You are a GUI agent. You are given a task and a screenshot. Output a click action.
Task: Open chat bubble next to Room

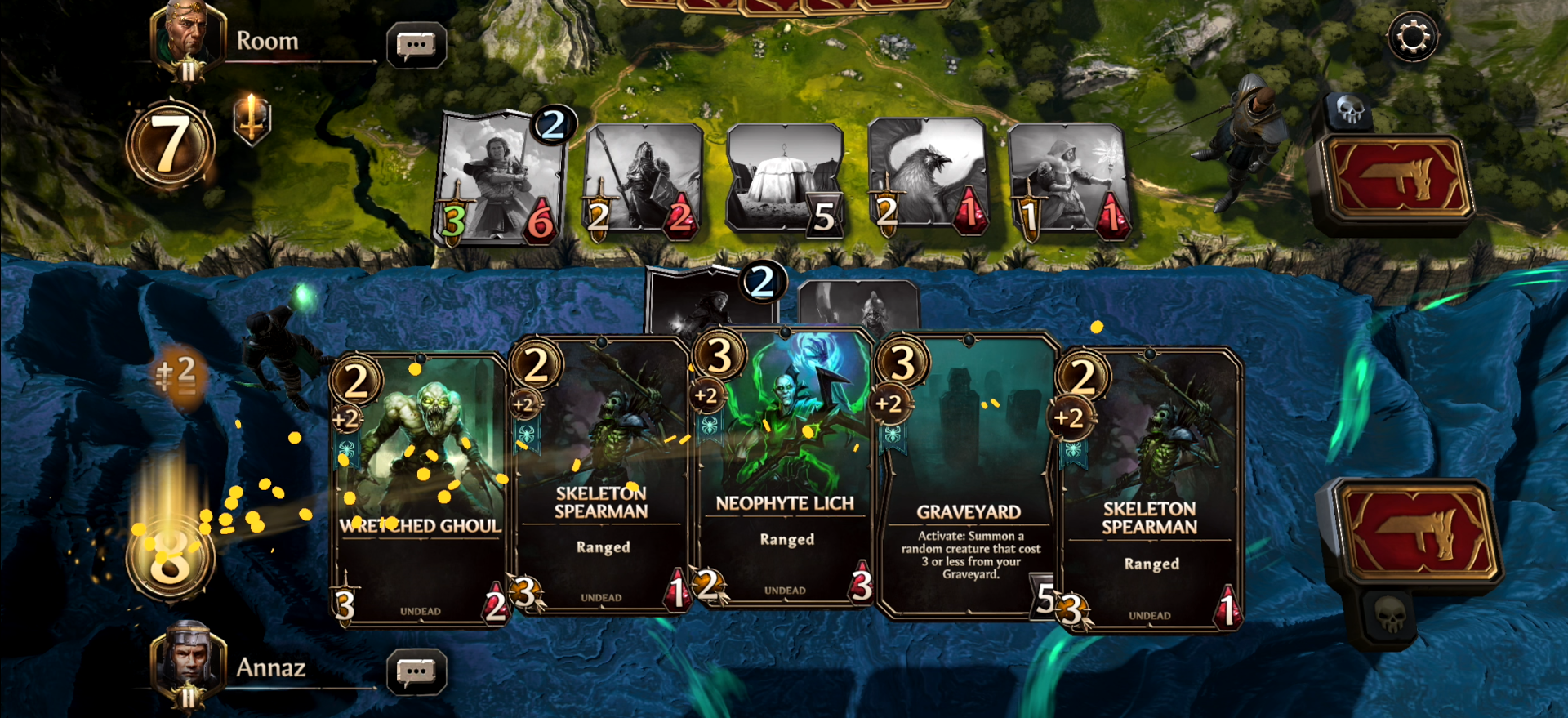(x=416, y=46)
